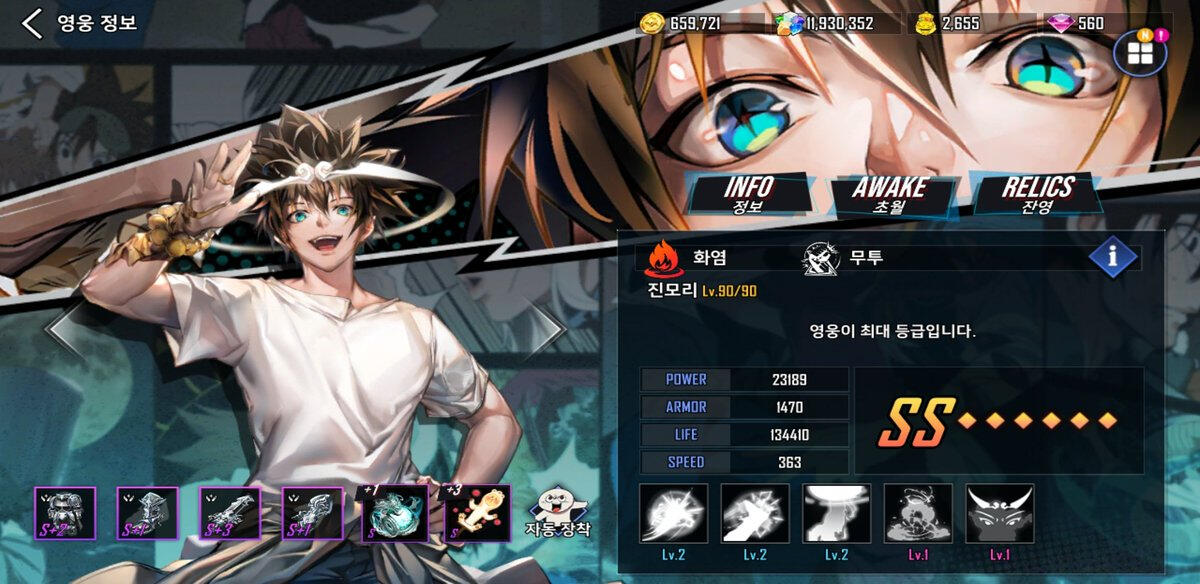This screenshot has height=584, width=1200.
Task: View the previous hero with the left arrow
Action: click(x=66, y=330)
